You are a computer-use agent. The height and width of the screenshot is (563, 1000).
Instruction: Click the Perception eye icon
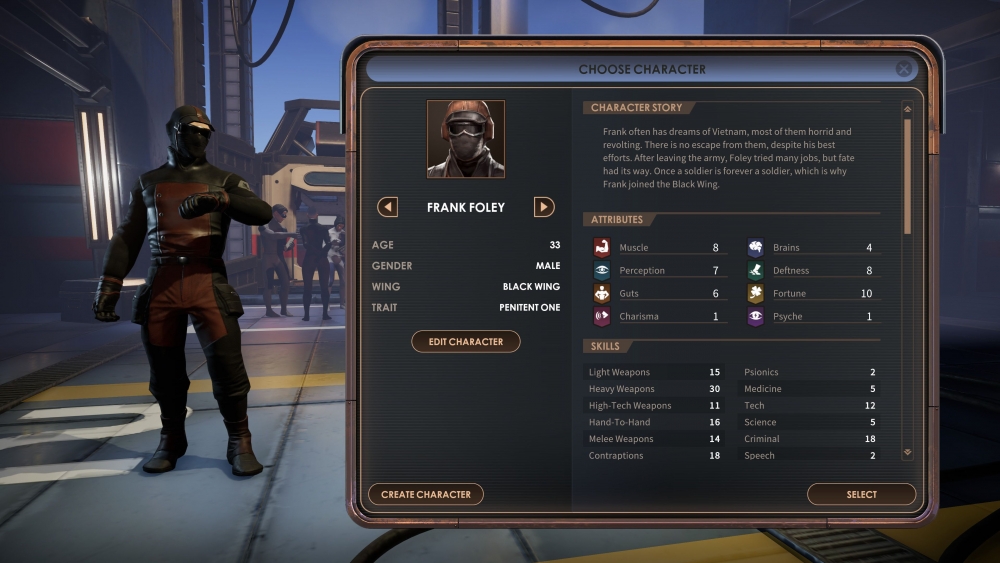click(602, 270)
